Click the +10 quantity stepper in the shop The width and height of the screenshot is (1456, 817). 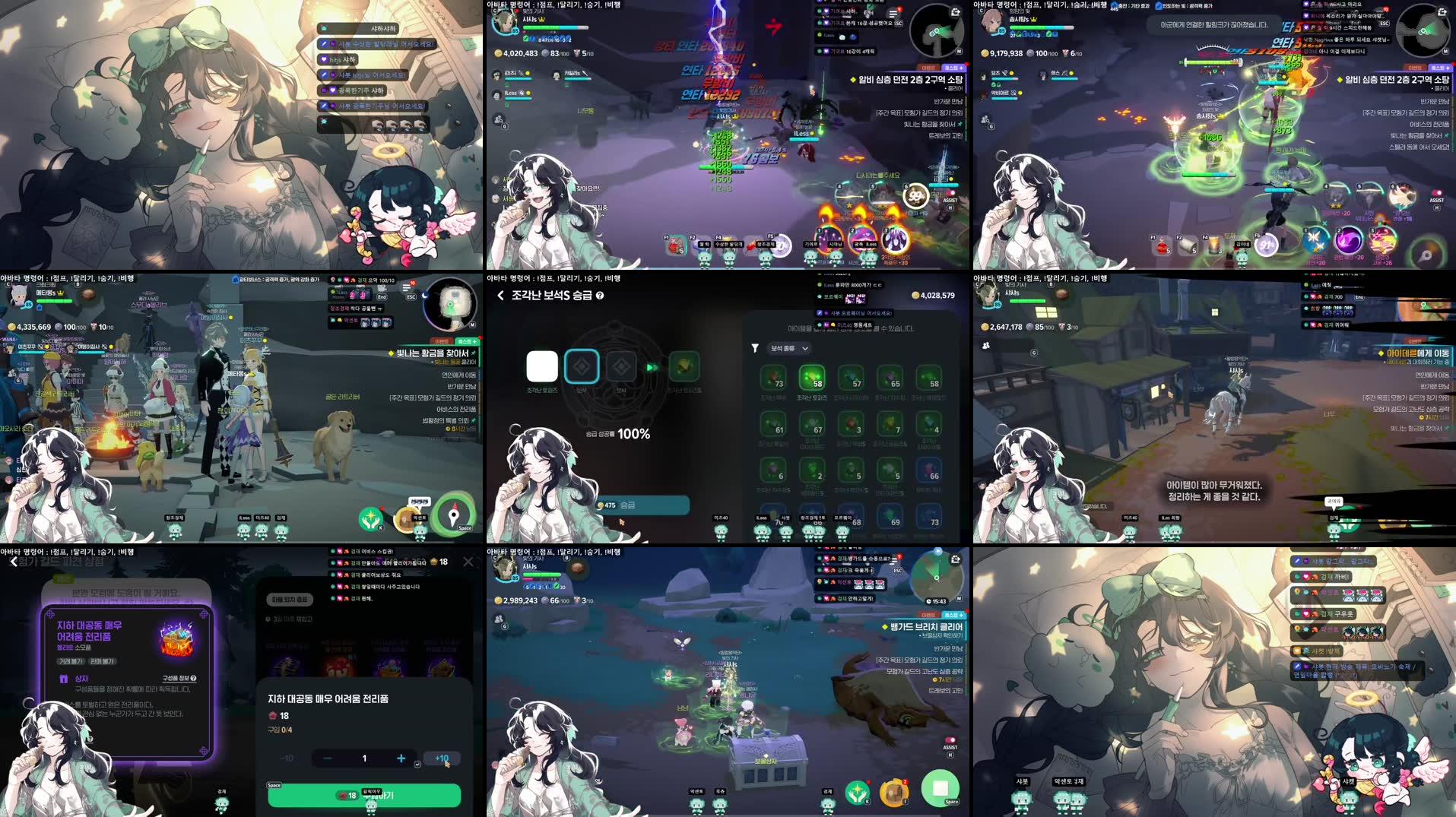coord(442,758)
